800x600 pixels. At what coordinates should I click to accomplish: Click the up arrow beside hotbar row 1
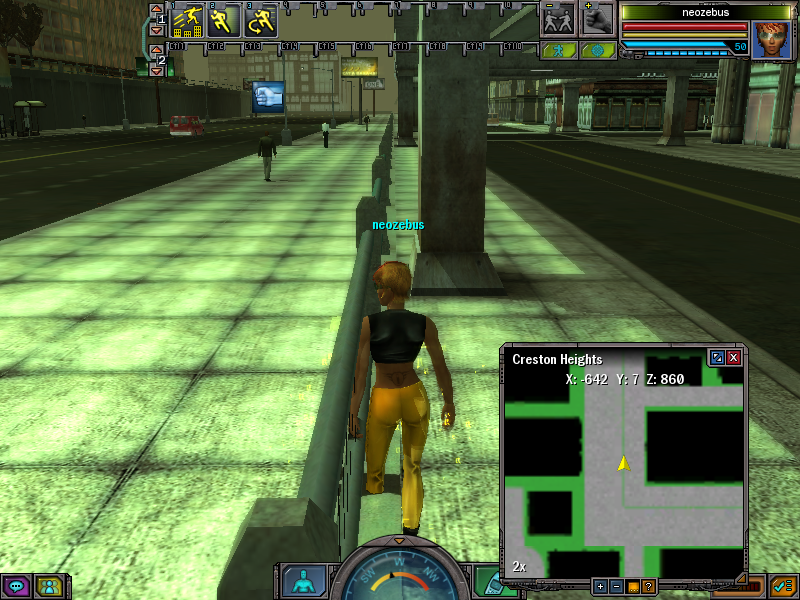155,10
